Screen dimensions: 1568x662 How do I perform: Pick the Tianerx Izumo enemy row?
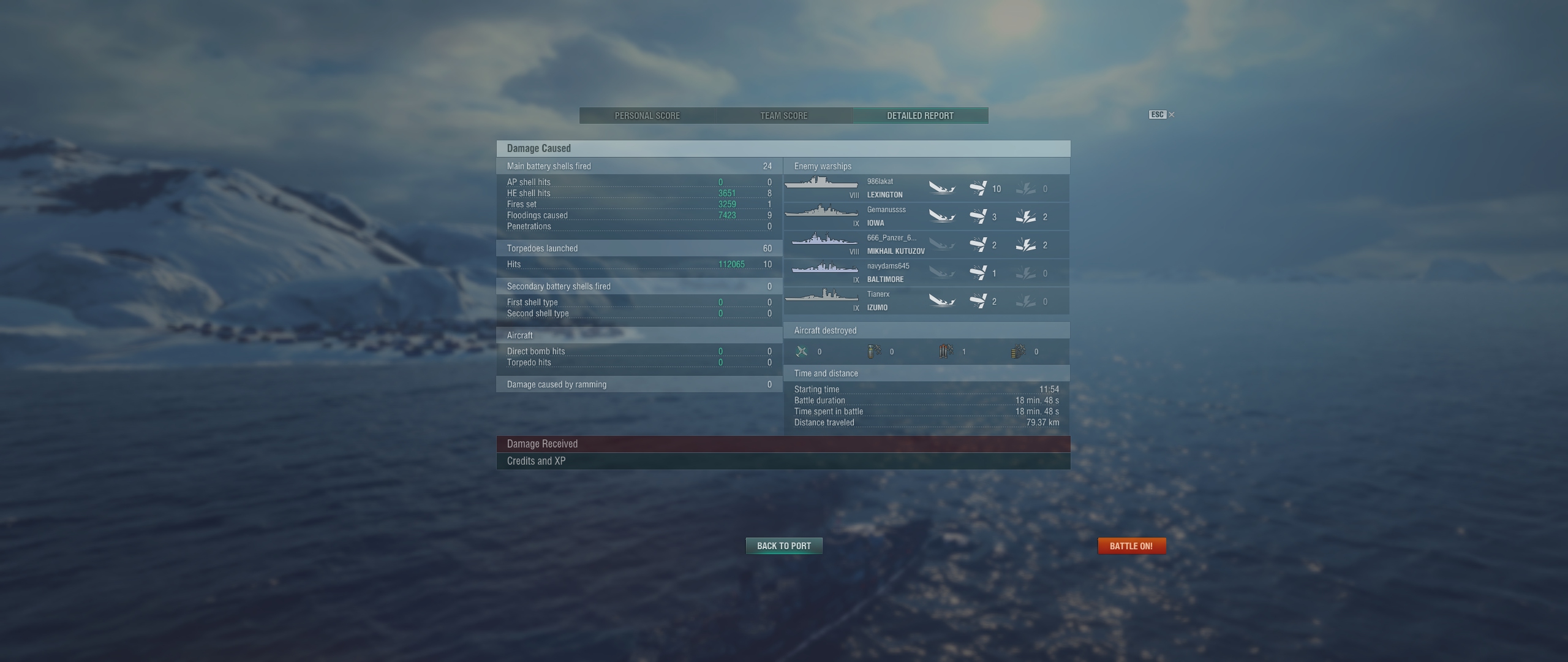926,301
